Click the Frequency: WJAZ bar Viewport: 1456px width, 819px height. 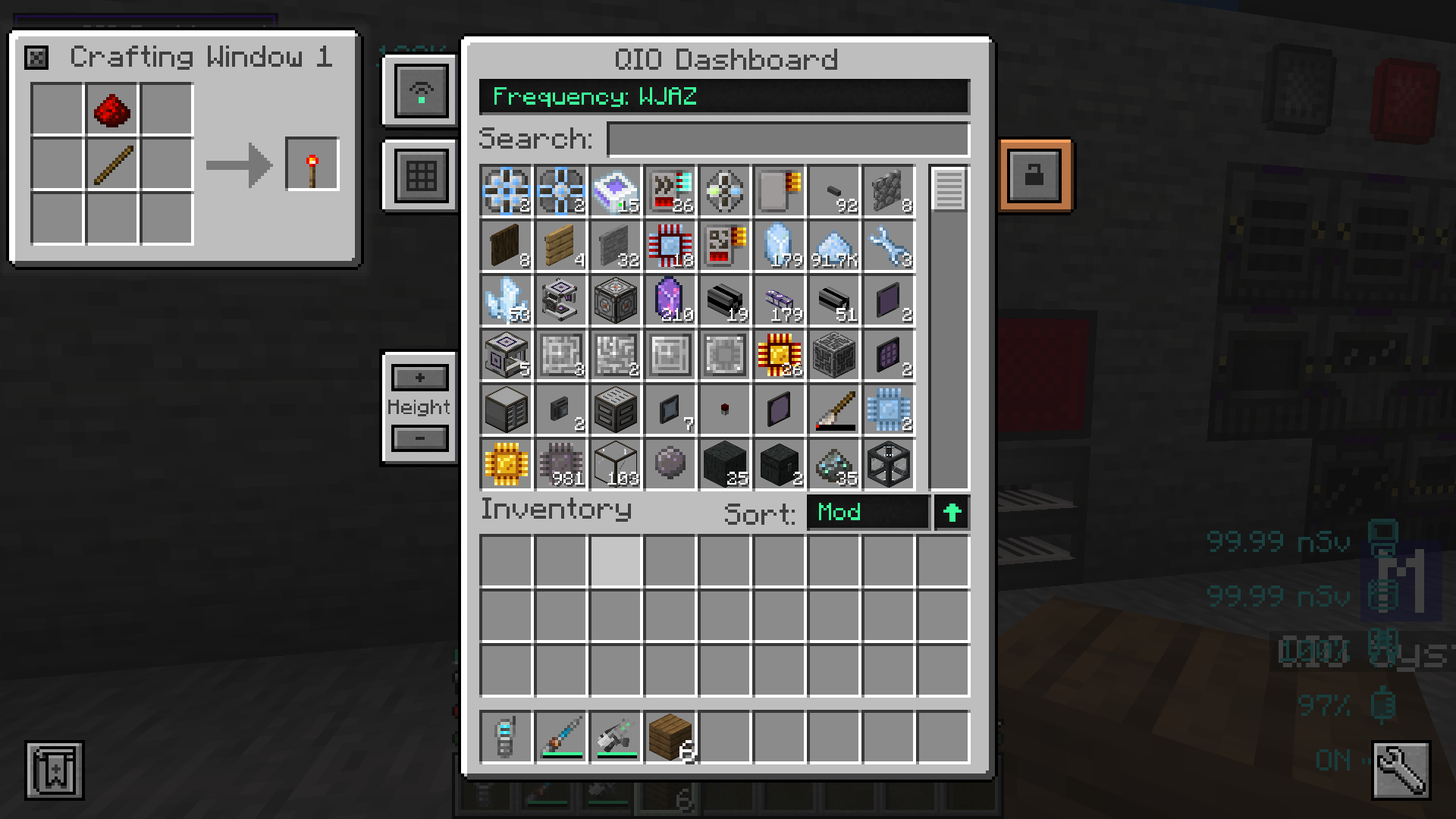coord(724,96)
